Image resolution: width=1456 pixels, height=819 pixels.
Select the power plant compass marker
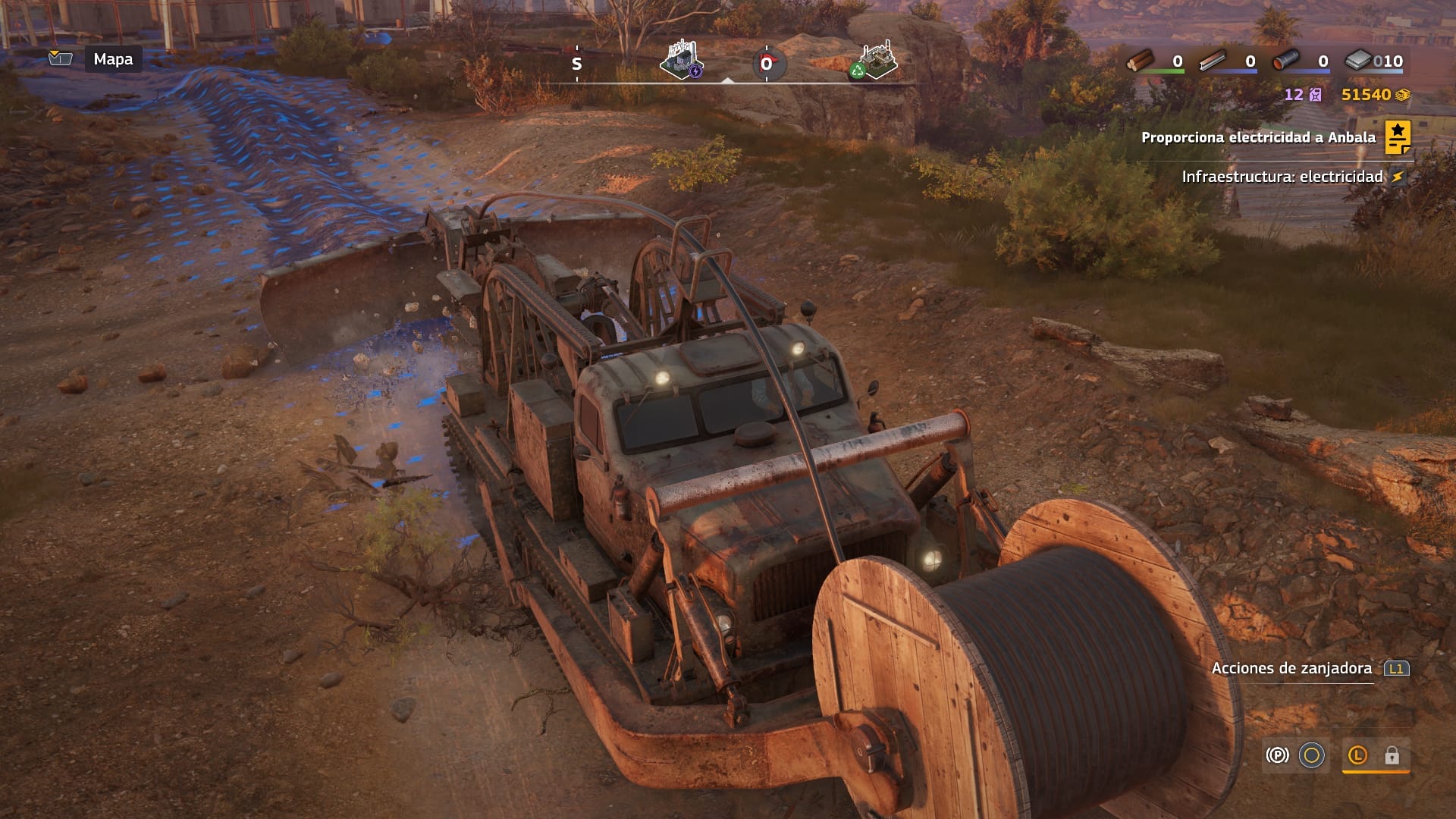[682, 60]
